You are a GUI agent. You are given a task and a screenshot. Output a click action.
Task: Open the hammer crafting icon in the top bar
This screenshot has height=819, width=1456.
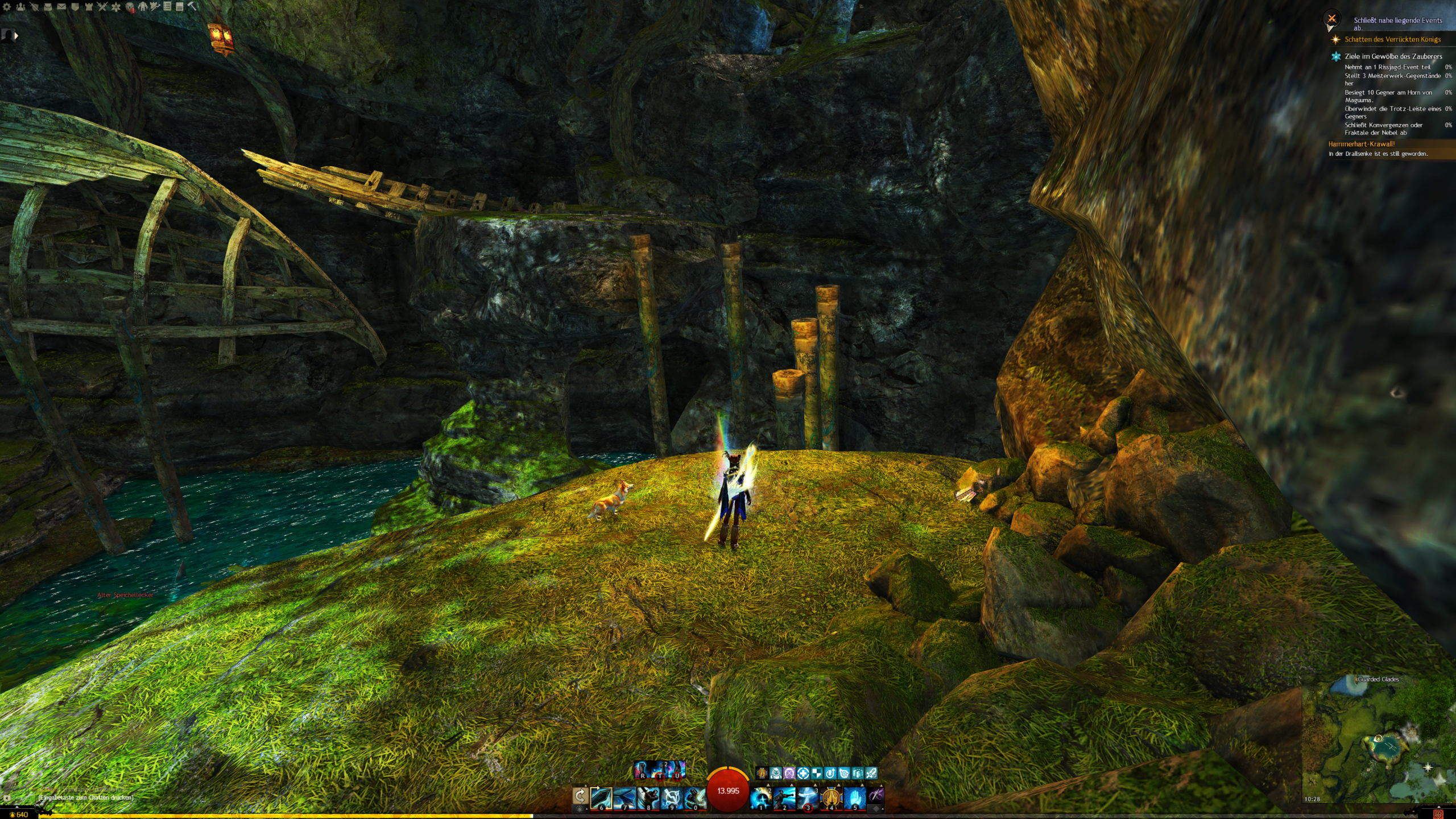192,7
